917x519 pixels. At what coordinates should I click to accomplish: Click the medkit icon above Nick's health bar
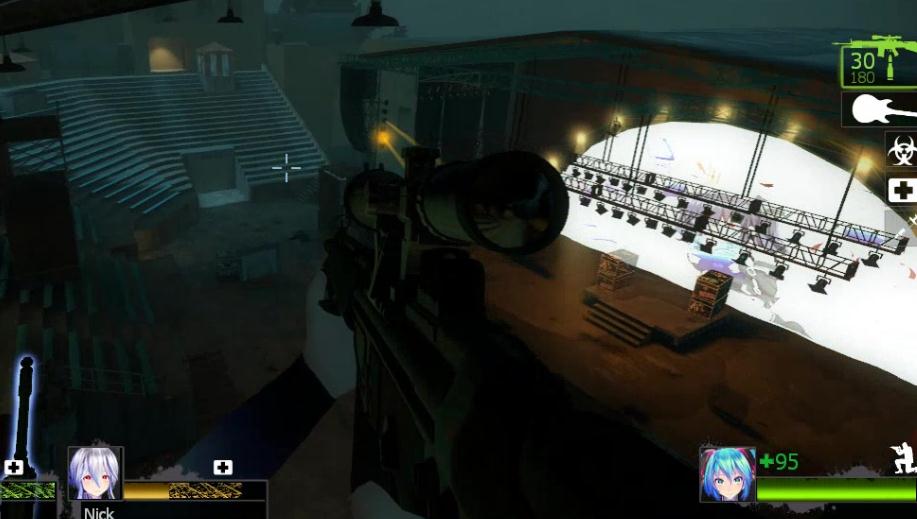tap(223, 467)
